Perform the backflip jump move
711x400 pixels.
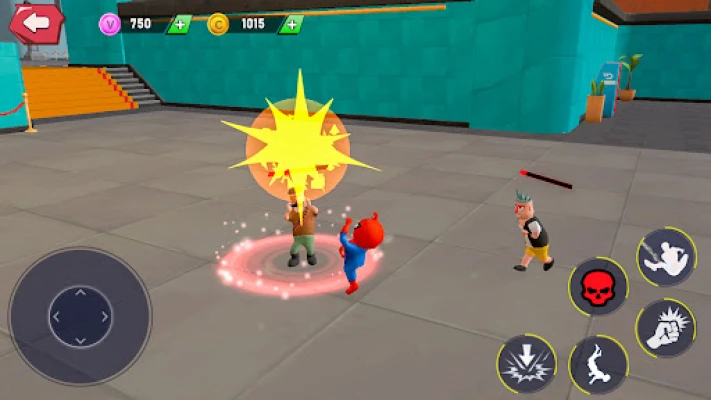click(x=597, y=363)
